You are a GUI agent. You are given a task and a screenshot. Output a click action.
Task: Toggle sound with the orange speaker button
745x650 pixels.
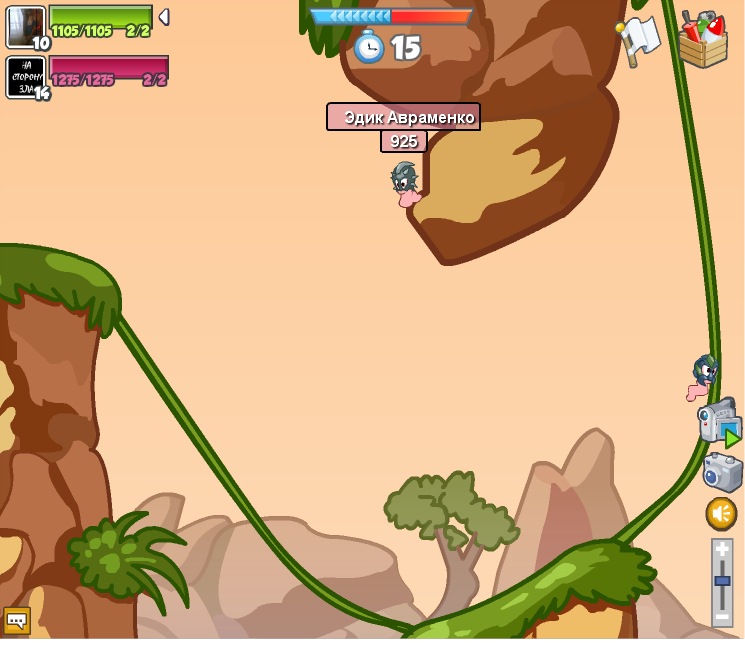pos(721,514)
